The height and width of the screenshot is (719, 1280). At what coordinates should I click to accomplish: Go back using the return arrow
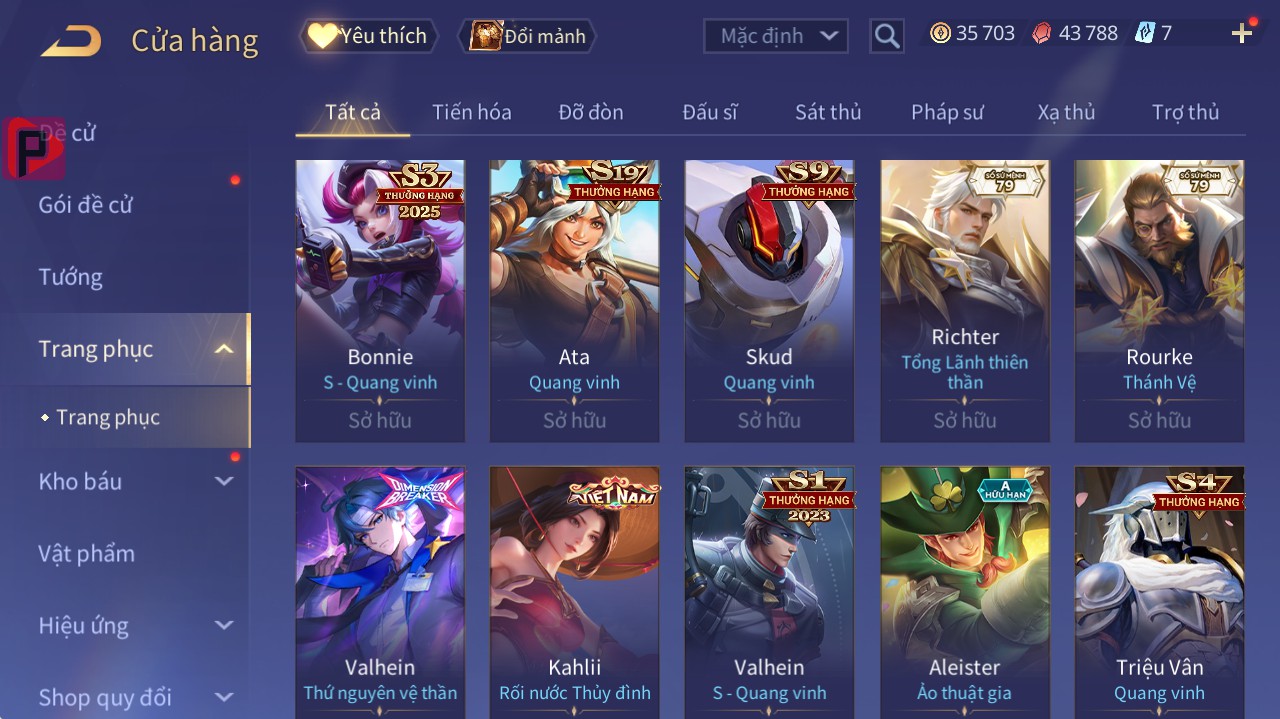point(71,41)
